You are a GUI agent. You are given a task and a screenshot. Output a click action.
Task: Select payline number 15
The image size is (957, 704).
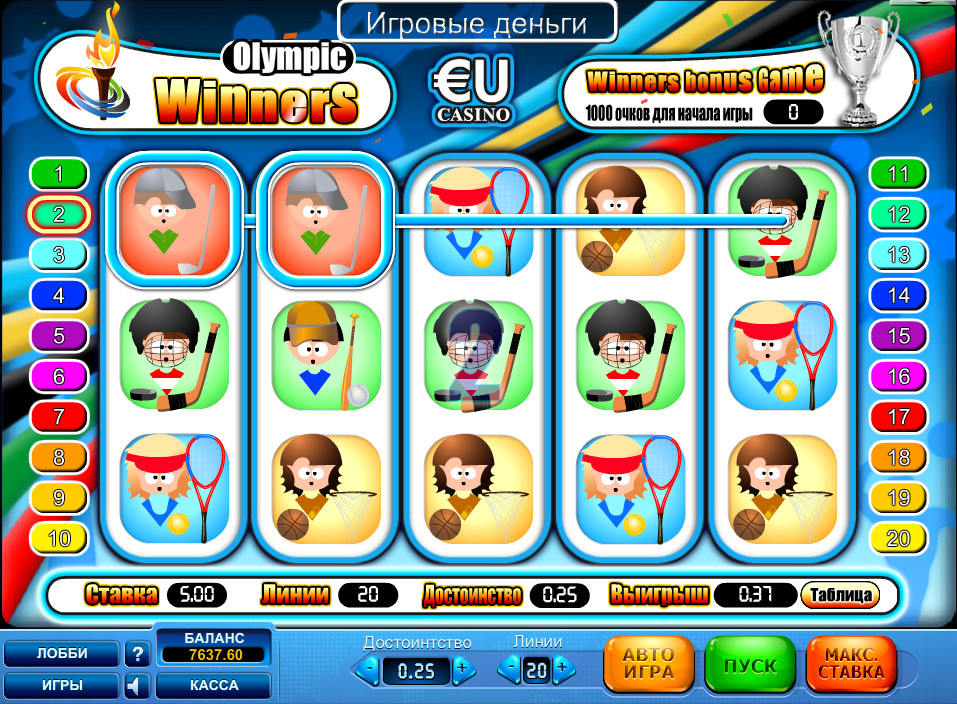pos(898,335)
